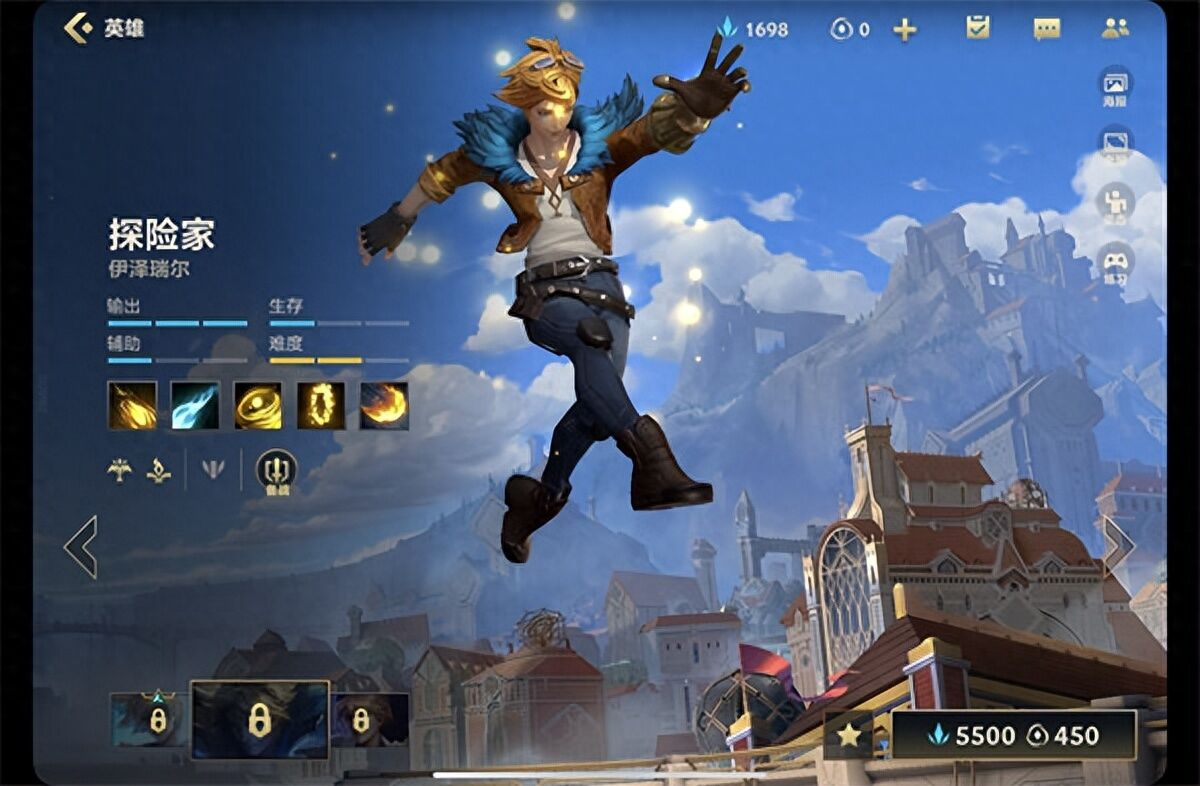Buy champion for 5500 or 450
This screenshot has width=1200, height=786.
1013,736
